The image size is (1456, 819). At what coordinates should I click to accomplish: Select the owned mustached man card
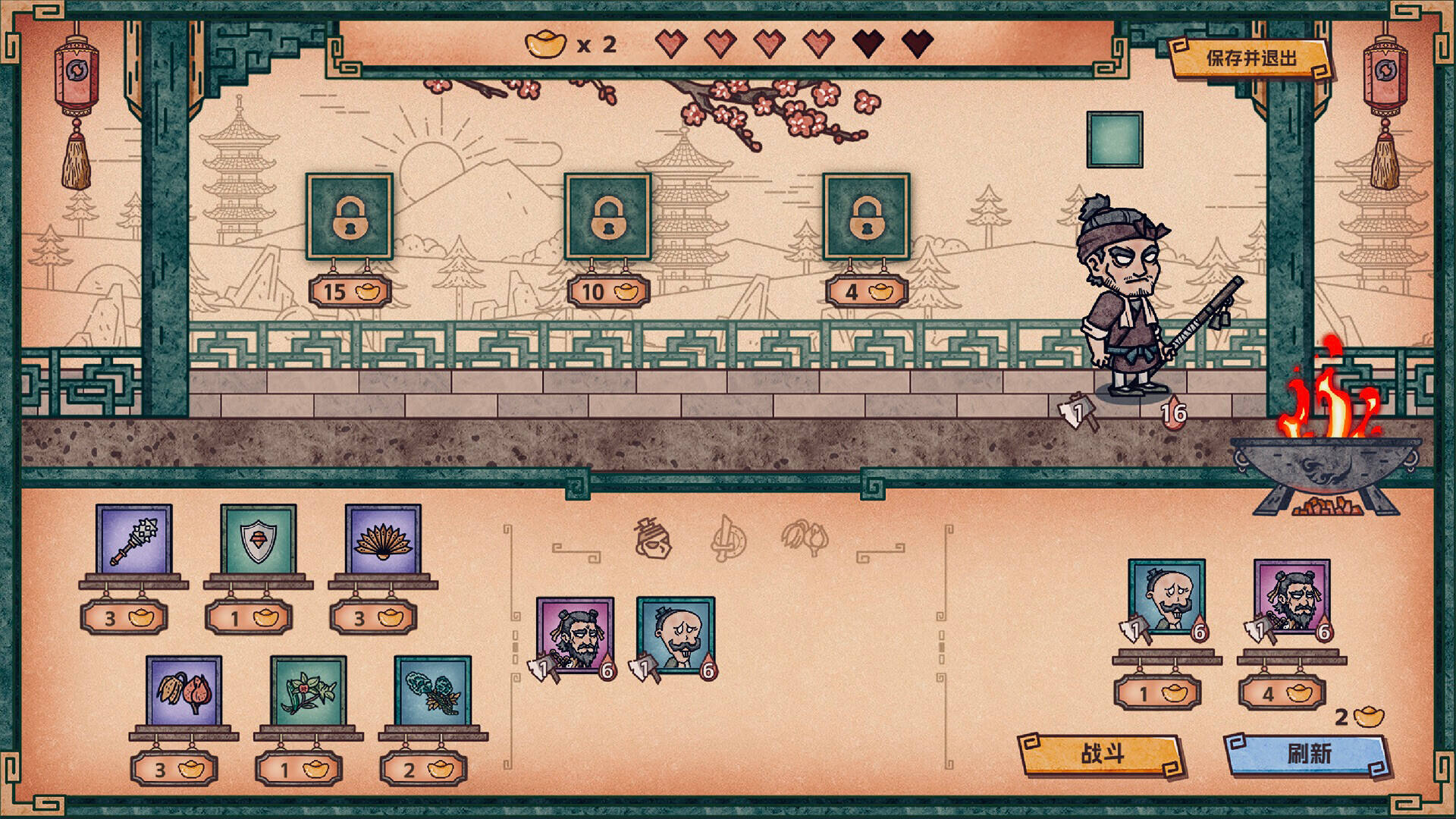[676, 635]
